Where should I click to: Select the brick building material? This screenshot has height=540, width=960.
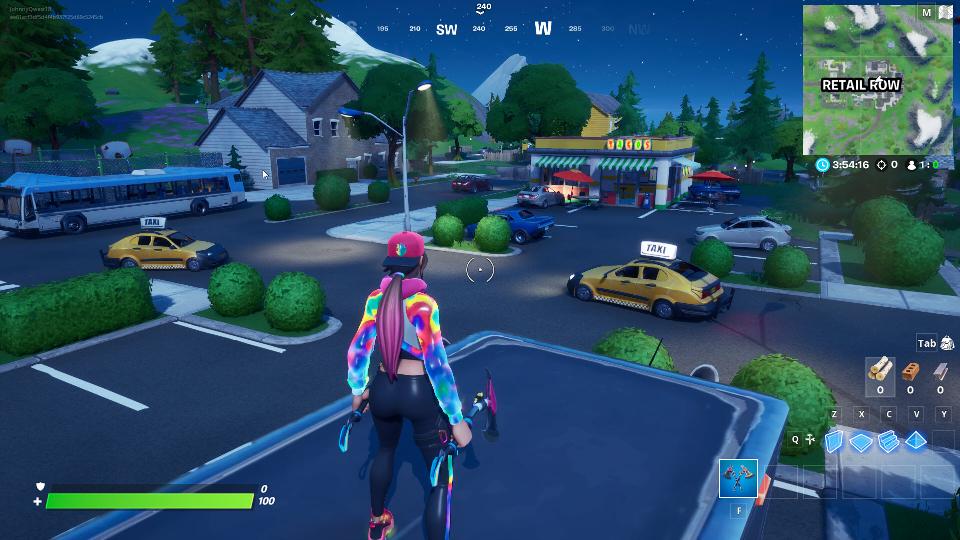point(910,371)
